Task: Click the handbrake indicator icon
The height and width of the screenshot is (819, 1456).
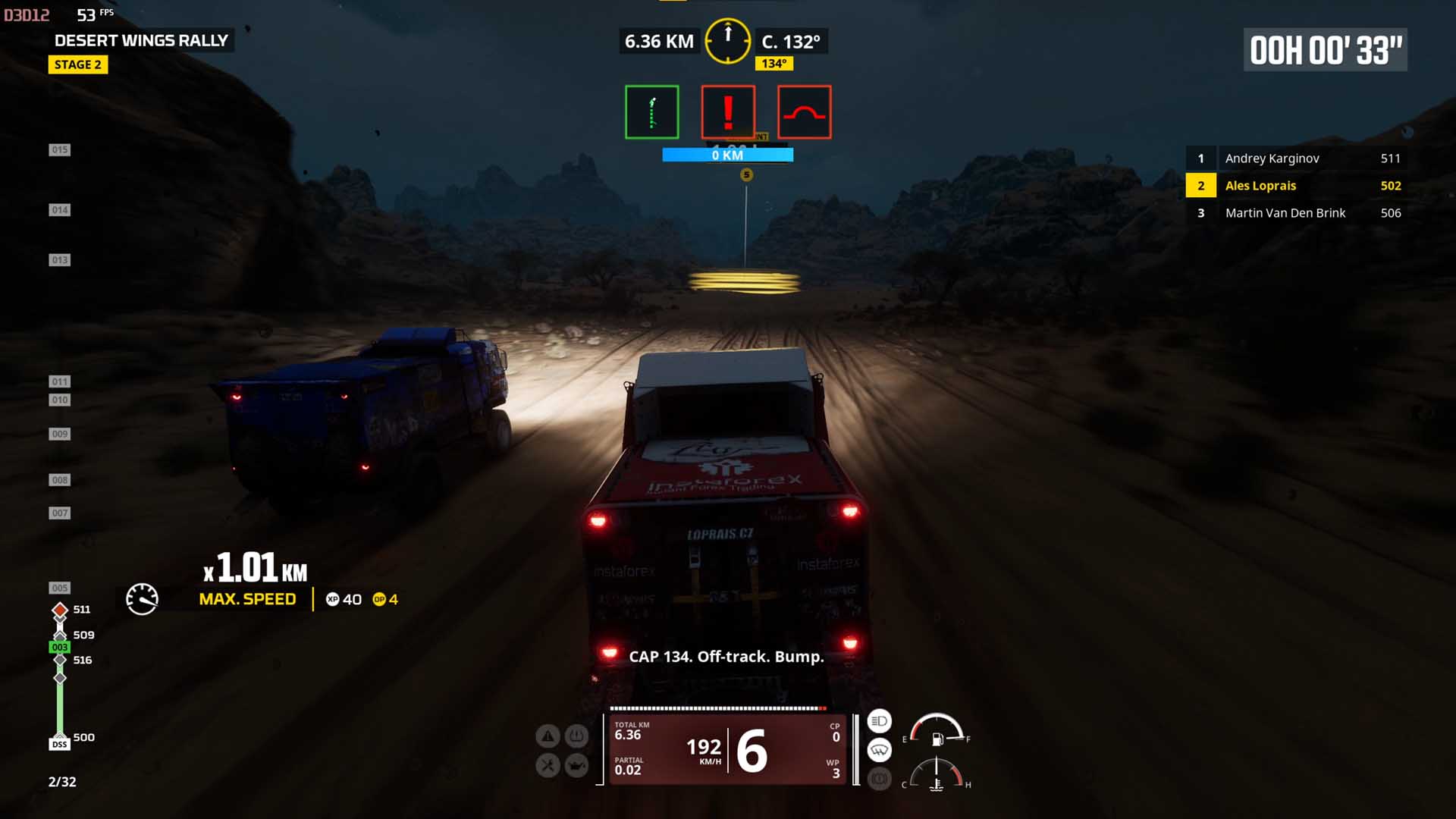Action: 879,779
